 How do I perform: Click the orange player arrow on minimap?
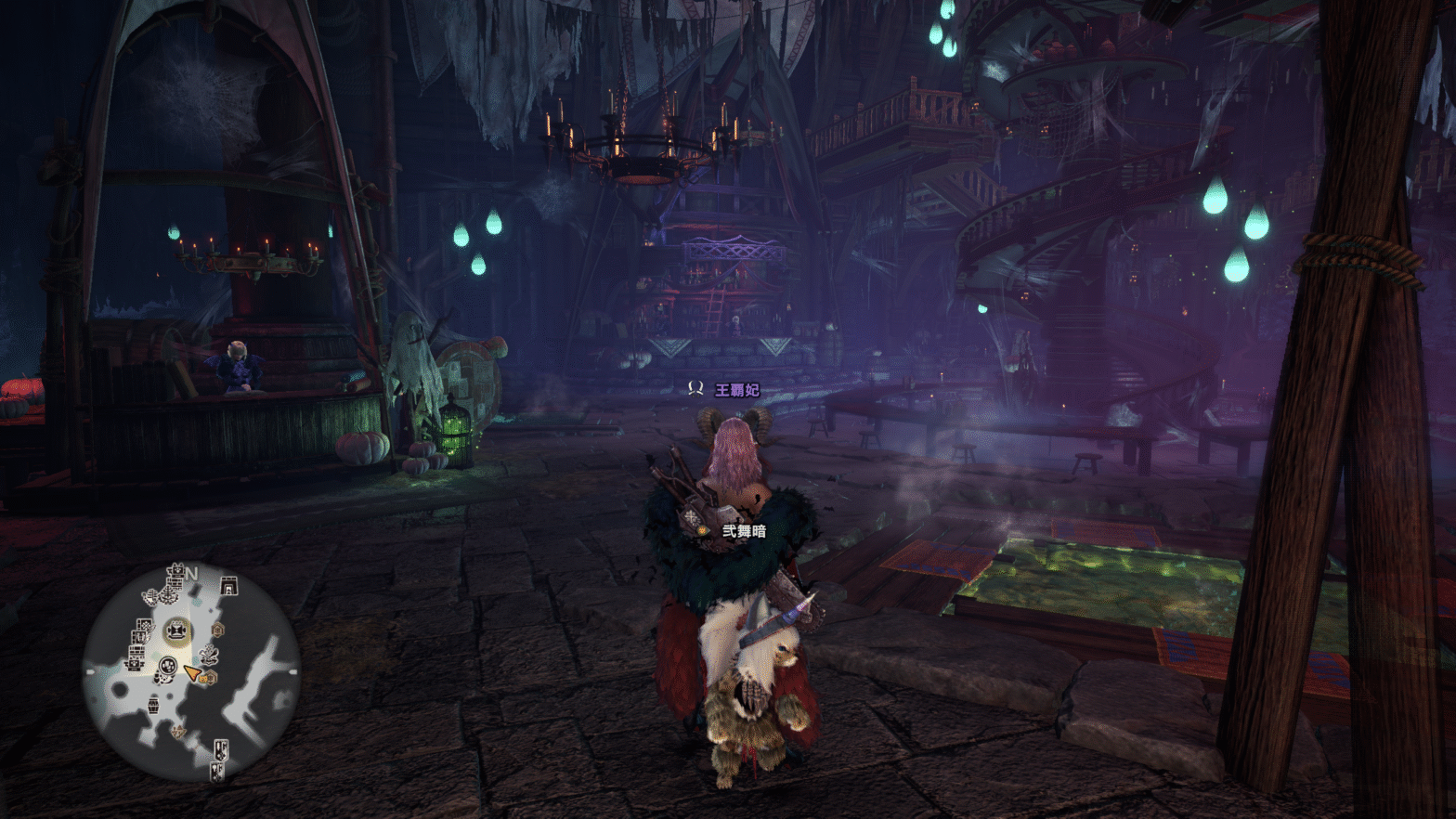[191, 672]
